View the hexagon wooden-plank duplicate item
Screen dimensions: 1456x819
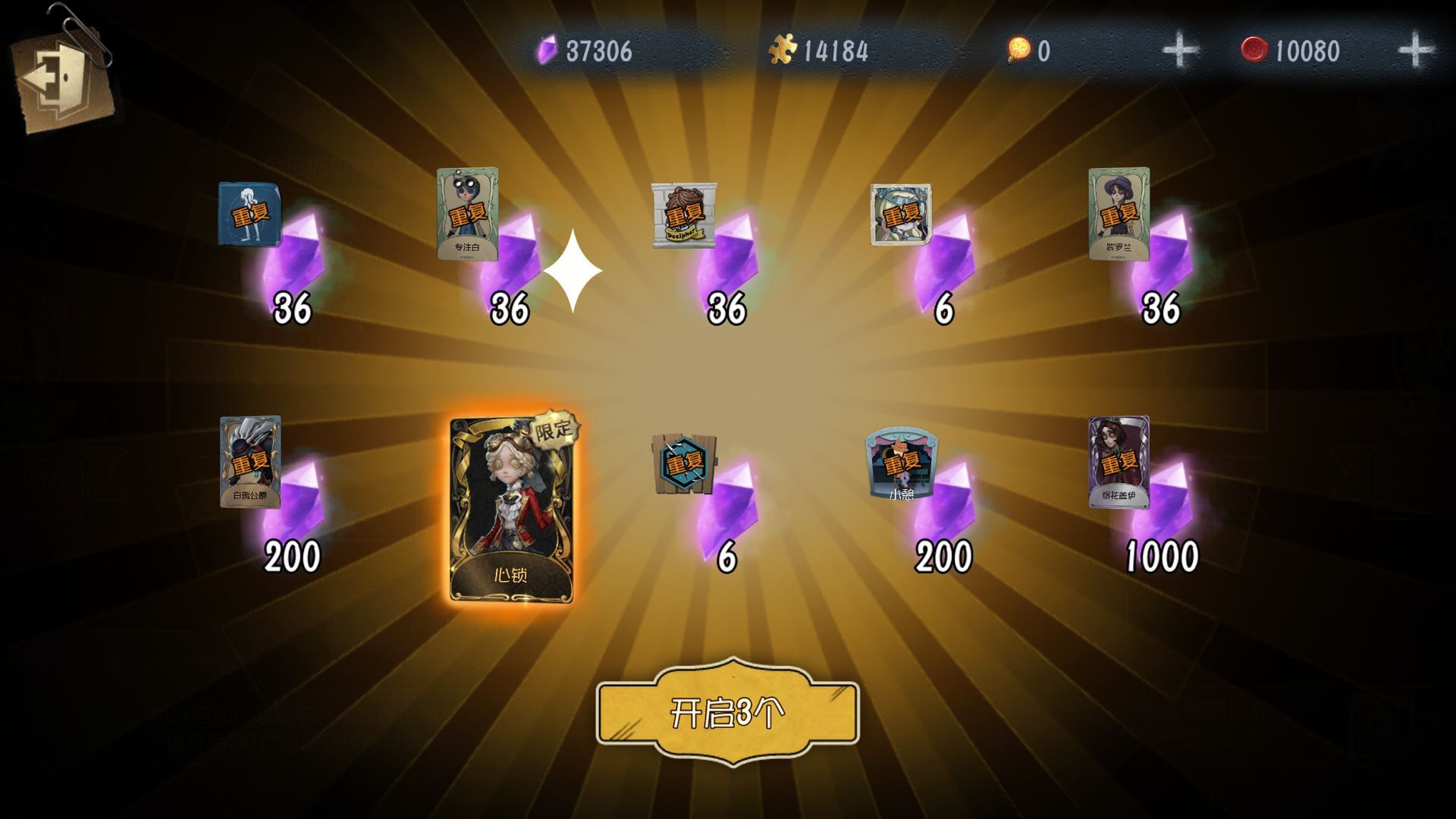click(683, 463)
